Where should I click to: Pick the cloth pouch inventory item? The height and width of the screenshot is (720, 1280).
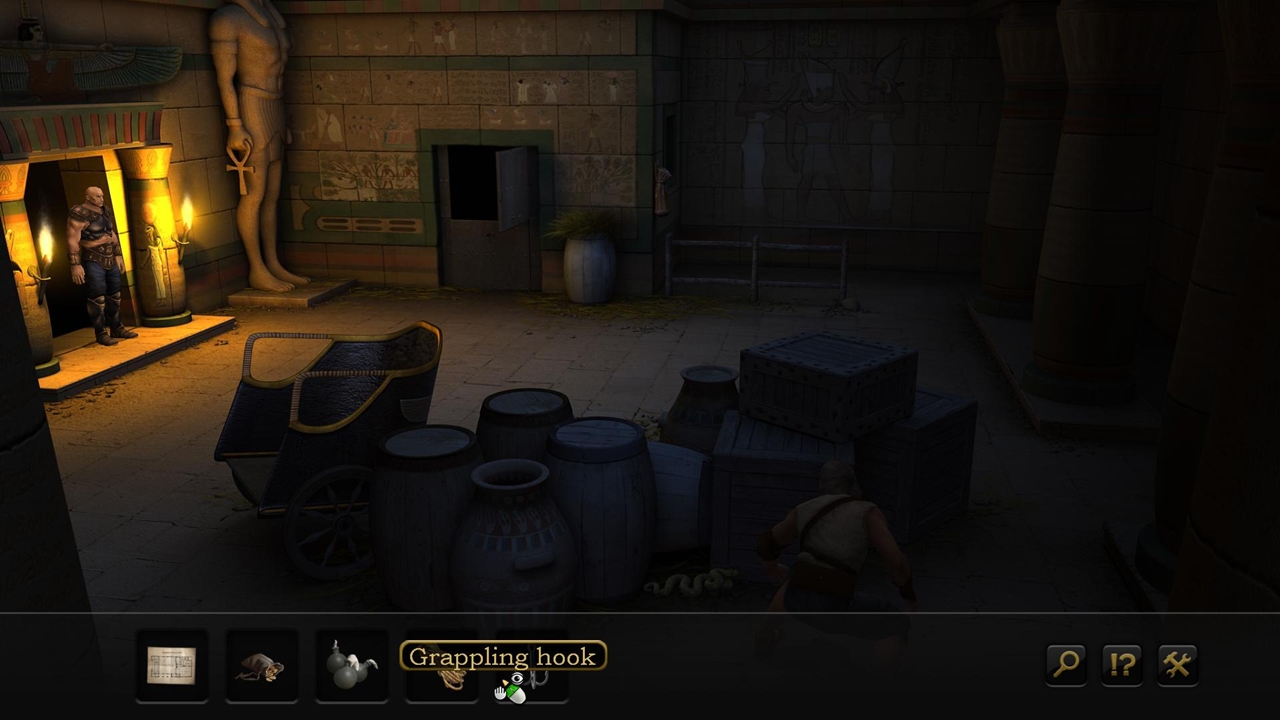[x=261, y=666]
